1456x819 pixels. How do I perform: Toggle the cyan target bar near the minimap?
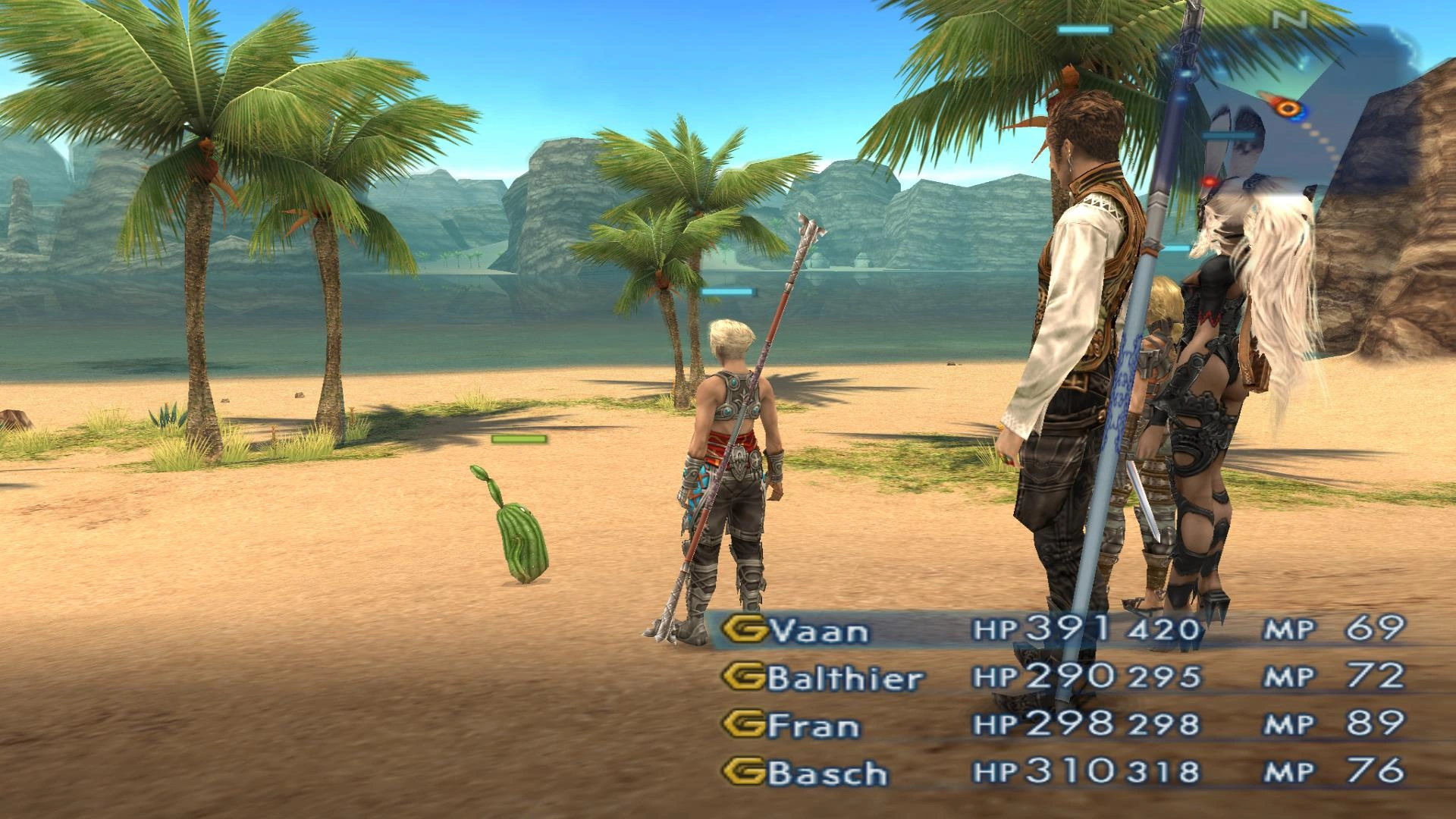pyautogui.click(x=1228, y=135)
